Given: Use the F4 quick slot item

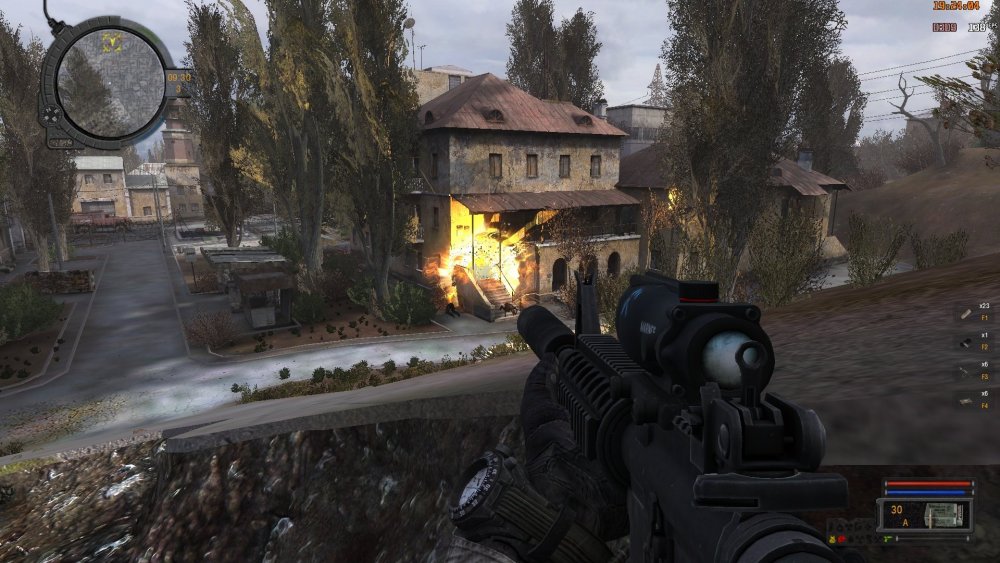Looking at the screenshot, I should coord(966,402).
